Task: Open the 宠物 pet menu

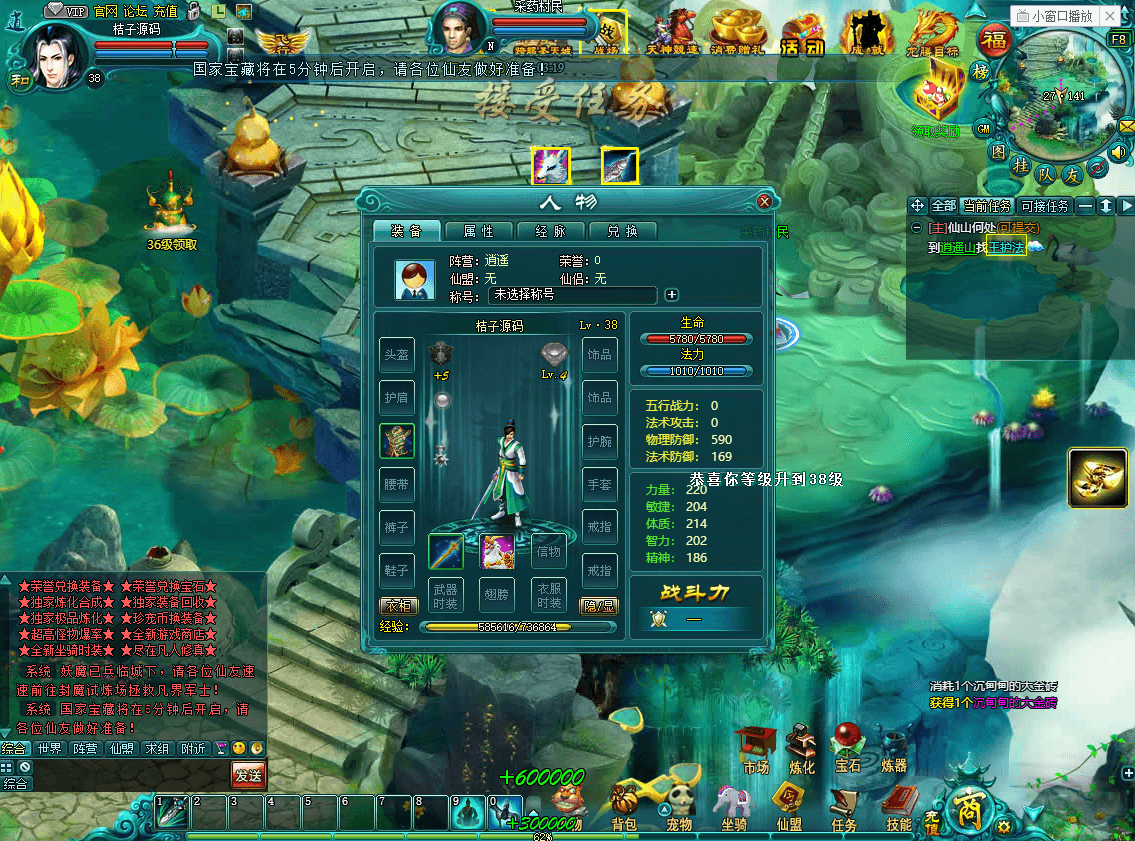Action: [680, 806]
